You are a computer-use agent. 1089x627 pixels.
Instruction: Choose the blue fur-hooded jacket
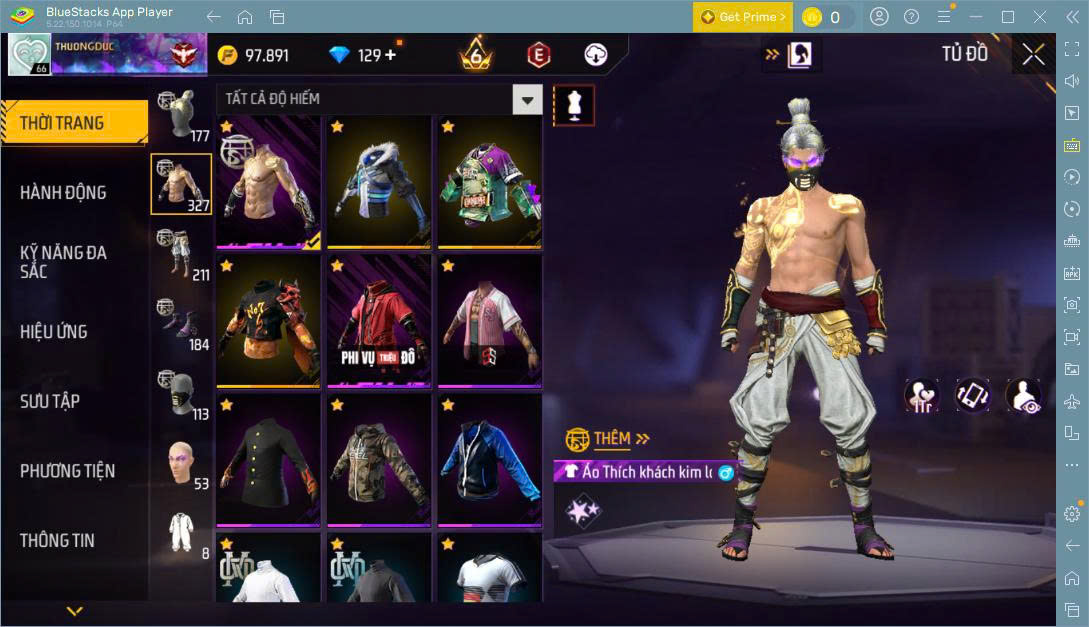379,182
